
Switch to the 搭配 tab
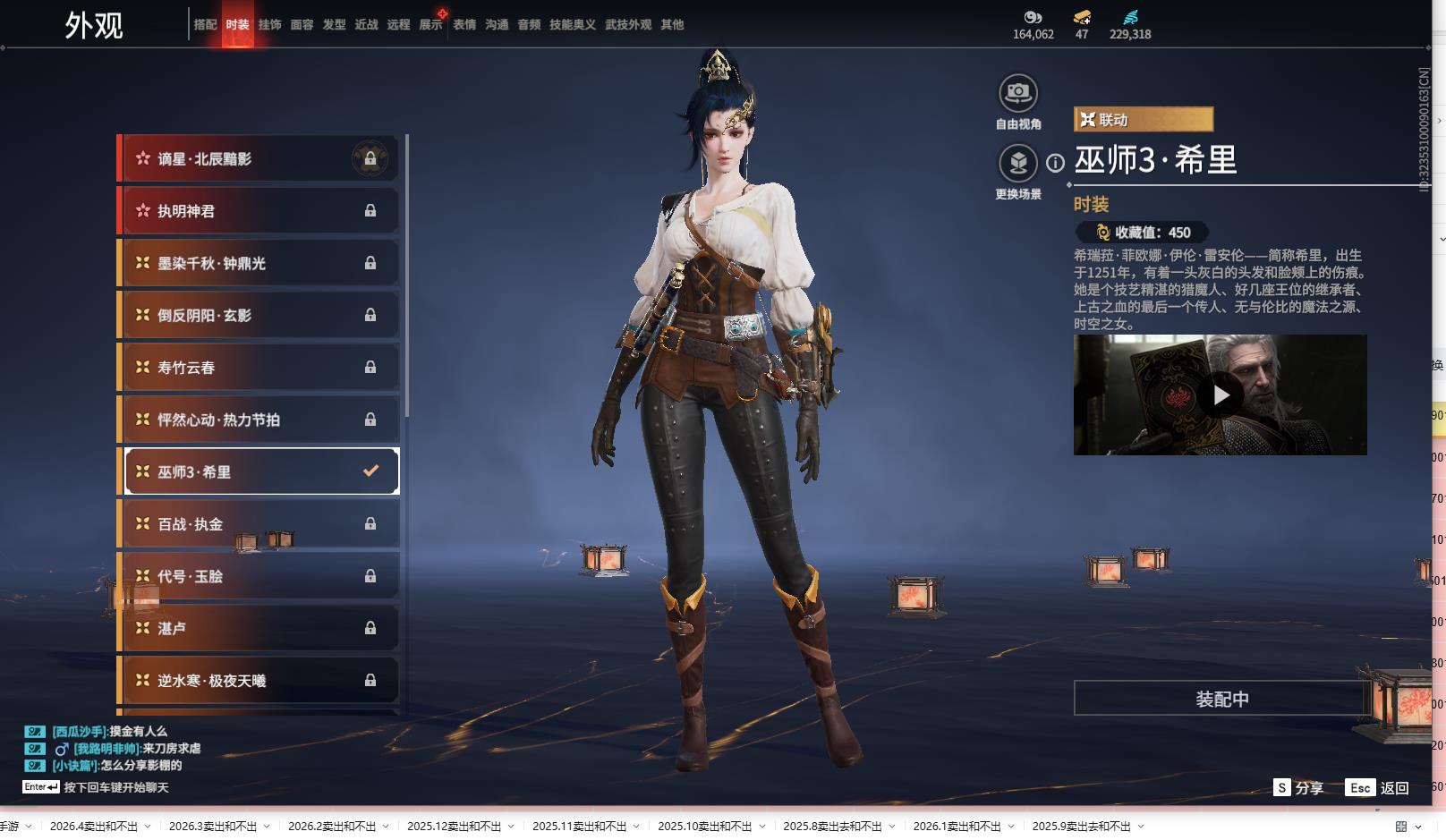[205, 25]
